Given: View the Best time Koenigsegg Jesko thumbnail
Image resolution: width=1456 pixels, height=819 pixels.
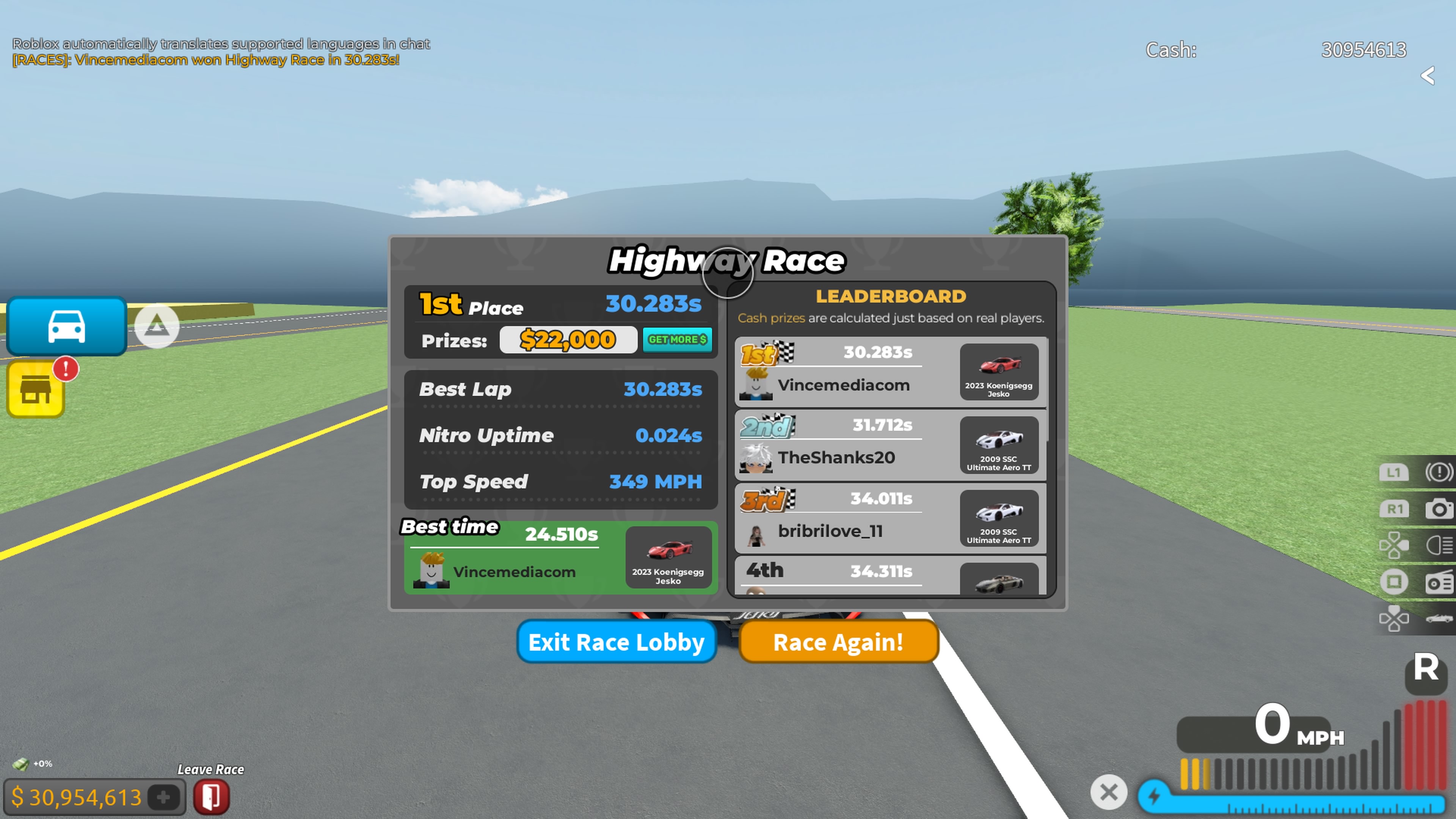Looking at the screenshot, I should click(668, 557).
